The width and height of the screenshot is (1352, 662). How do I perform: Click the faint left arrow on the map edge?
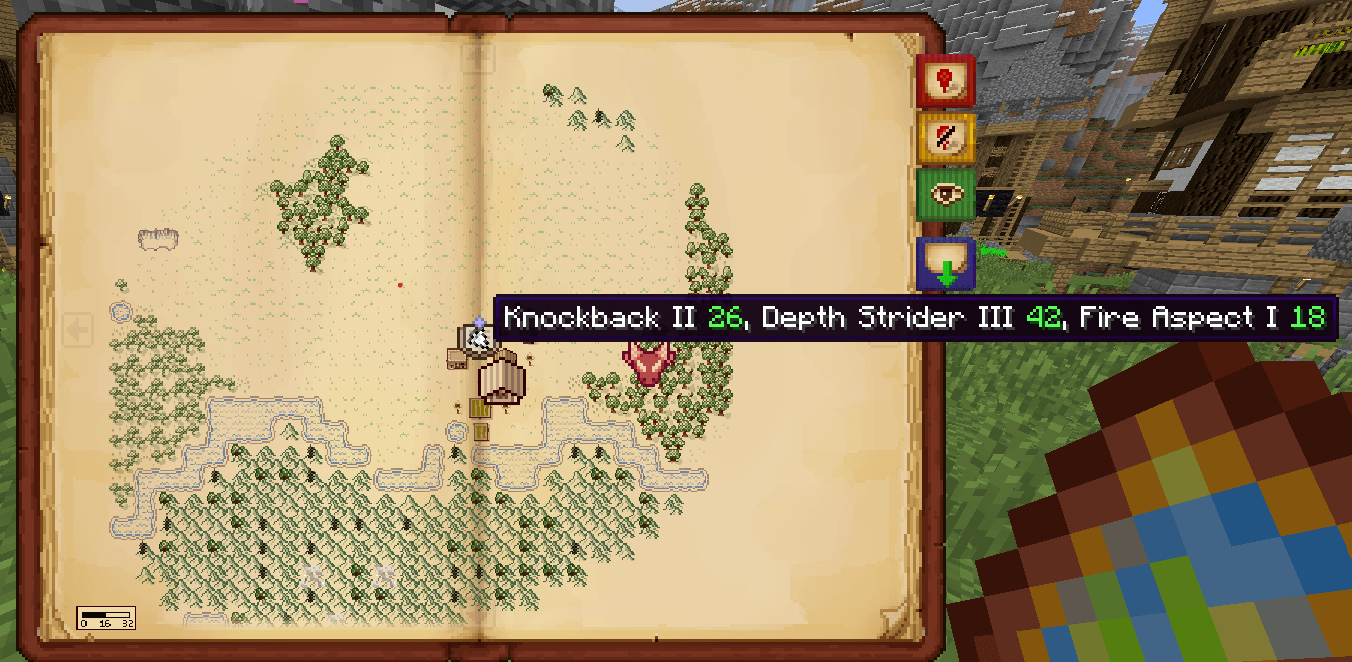pyautogui.click(x=78, y=329)
